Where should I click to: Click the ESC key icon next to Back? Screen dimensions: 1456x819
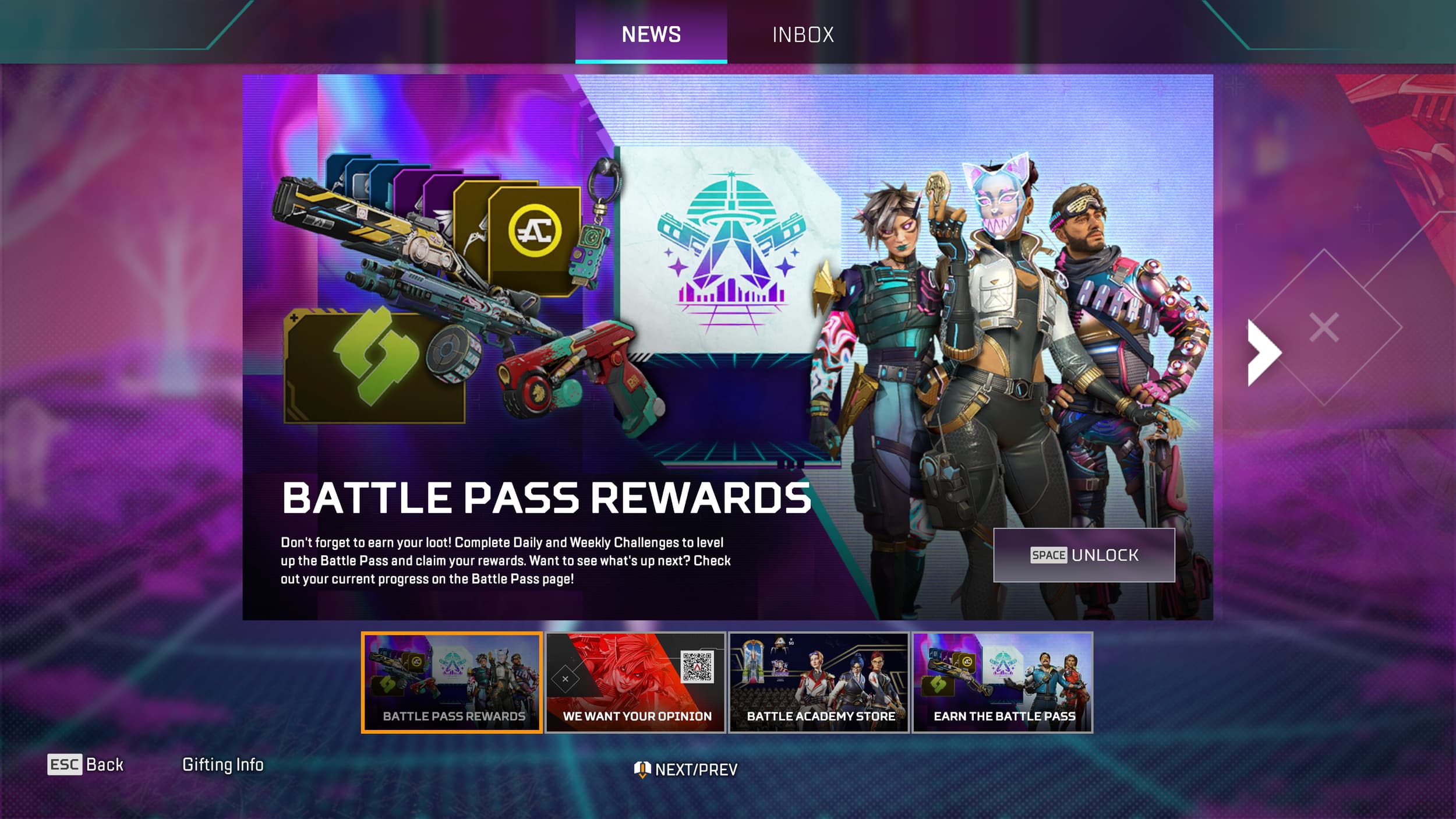click(x=63, y=764)
